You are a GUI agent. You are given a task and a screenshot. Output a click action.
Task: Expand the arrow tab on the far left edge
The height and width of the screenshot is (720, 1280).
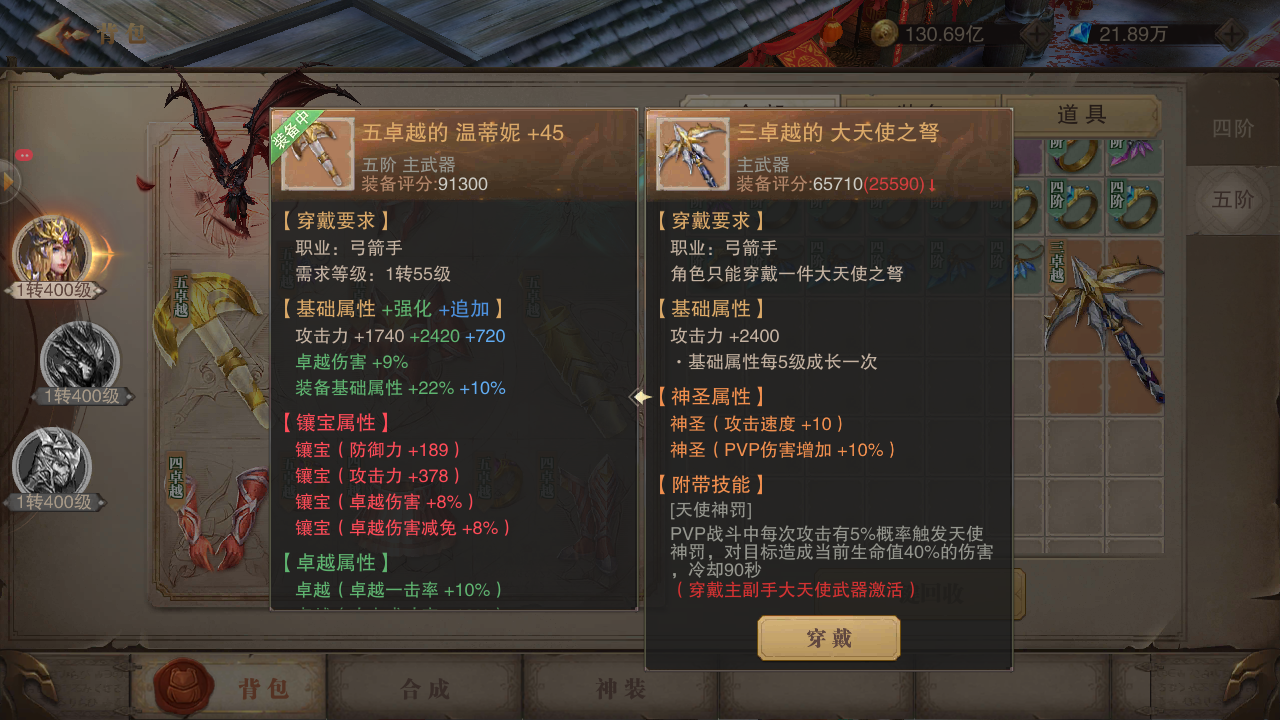(7, 180)
